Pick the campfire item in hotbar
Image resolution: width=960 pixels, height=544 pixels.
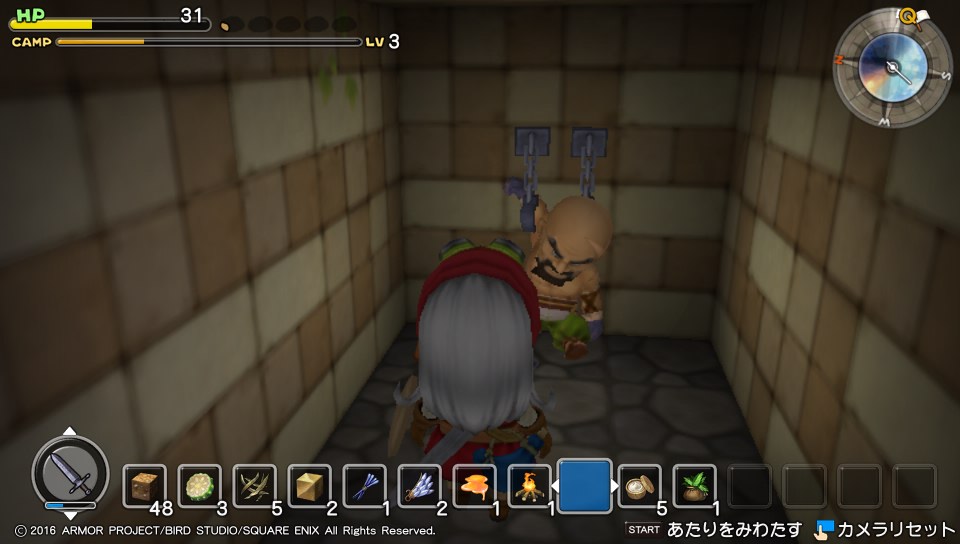(x=529, y=486)
